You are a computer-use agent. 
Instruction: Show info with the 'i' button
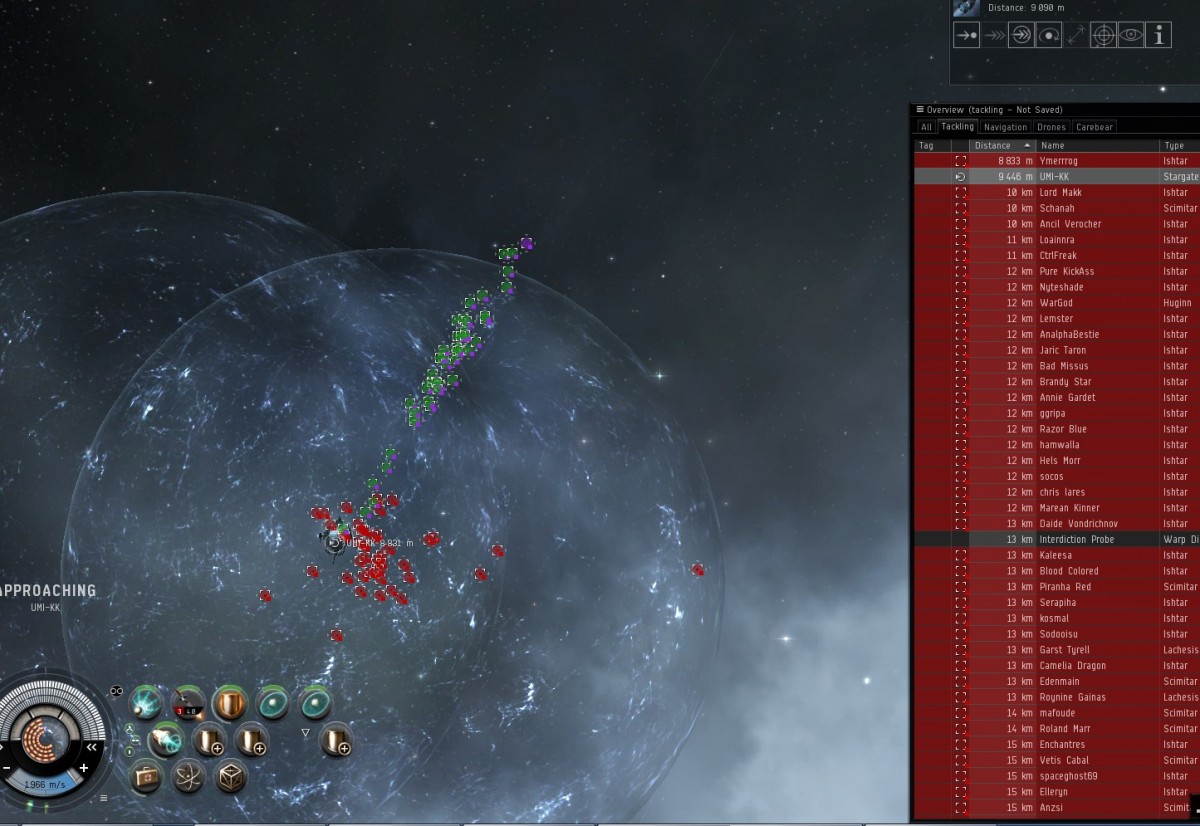(x=1158, y=35)
